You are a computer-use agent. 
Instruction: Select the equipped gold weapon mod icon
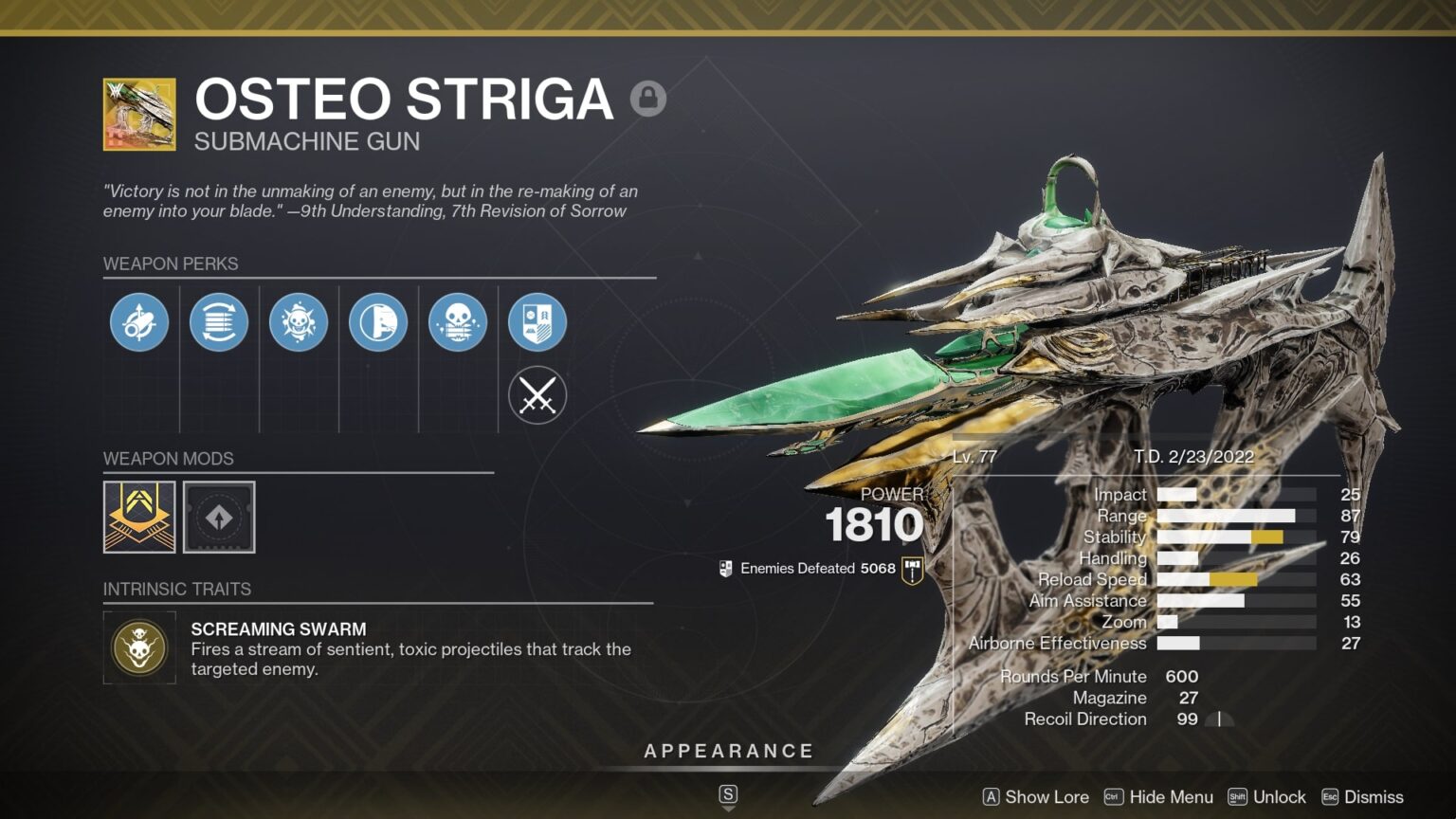tap(138, 517)
